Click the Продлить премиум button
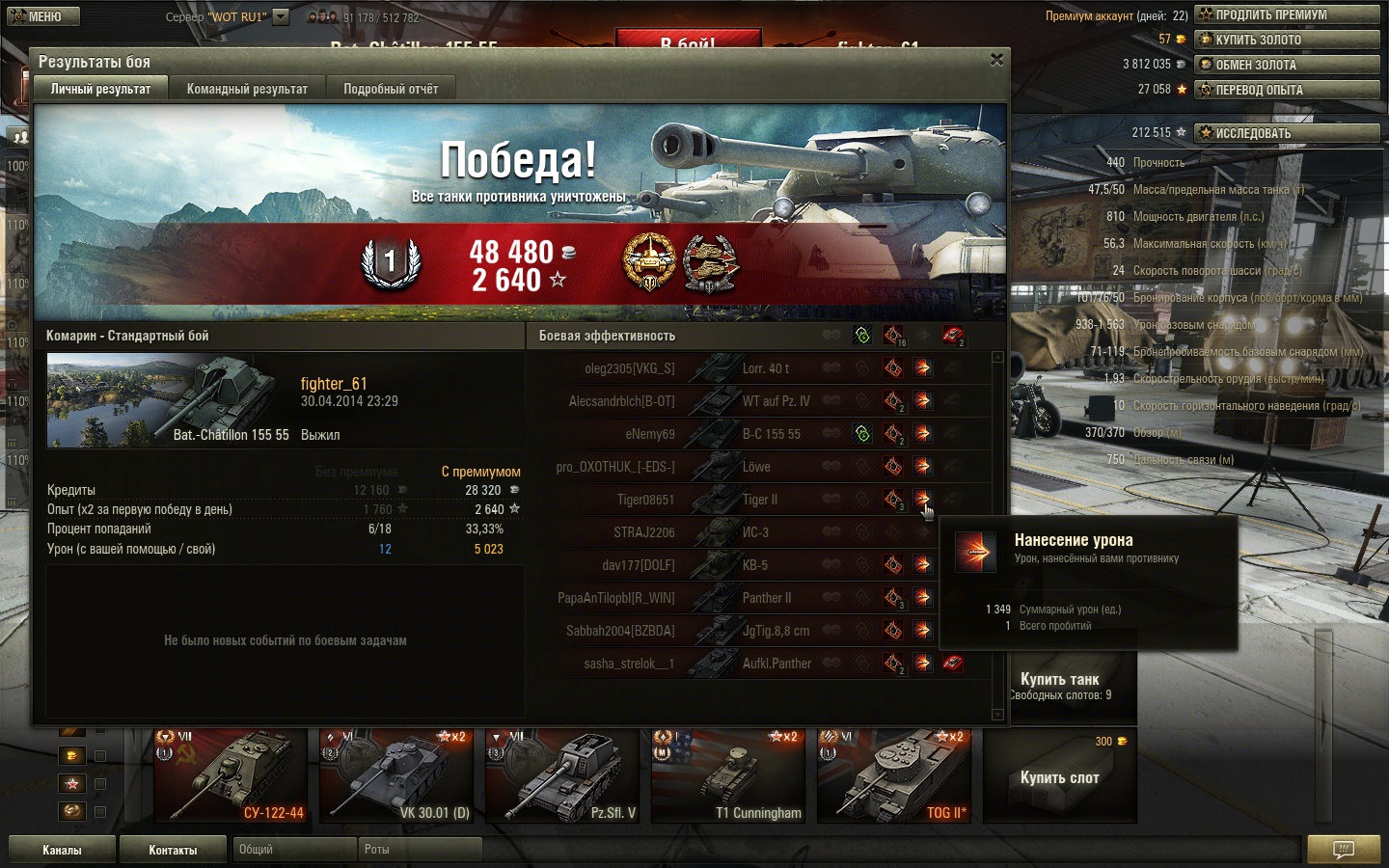Screen dimensions: 1389x868 tap(1287, 14)
